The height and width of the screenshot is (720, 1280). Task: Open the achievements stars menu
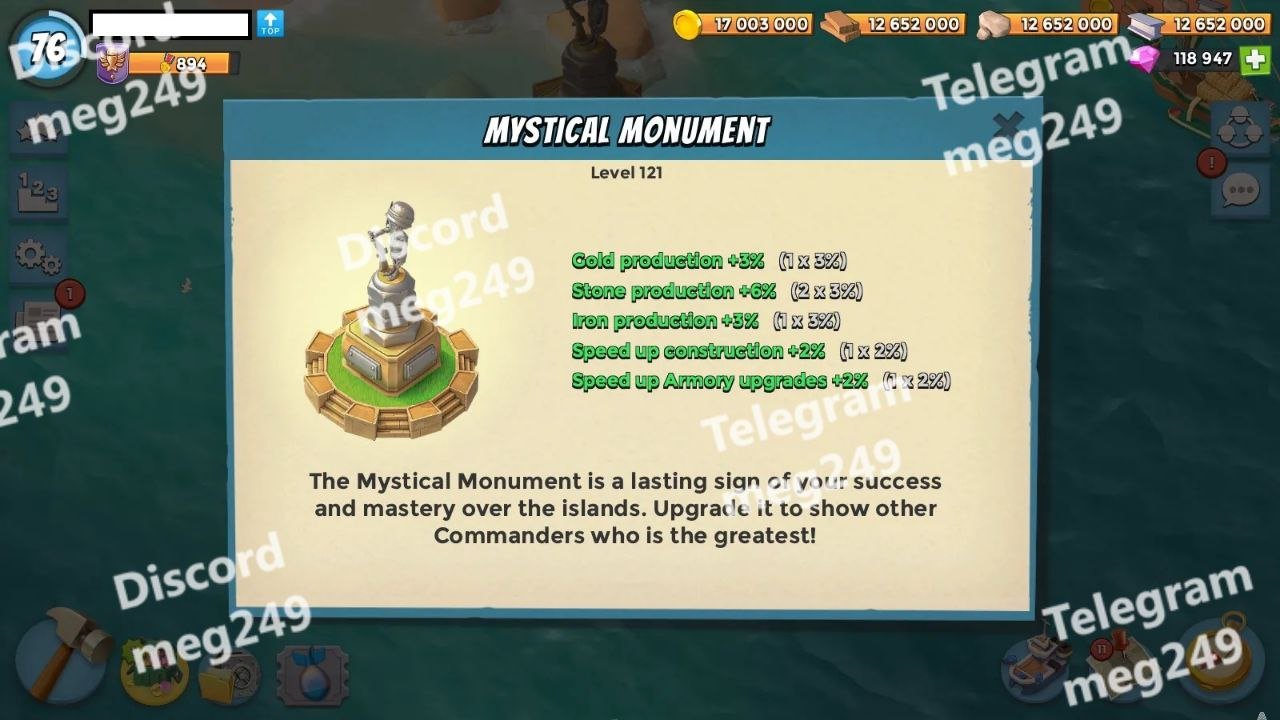(x=38, y=130)
